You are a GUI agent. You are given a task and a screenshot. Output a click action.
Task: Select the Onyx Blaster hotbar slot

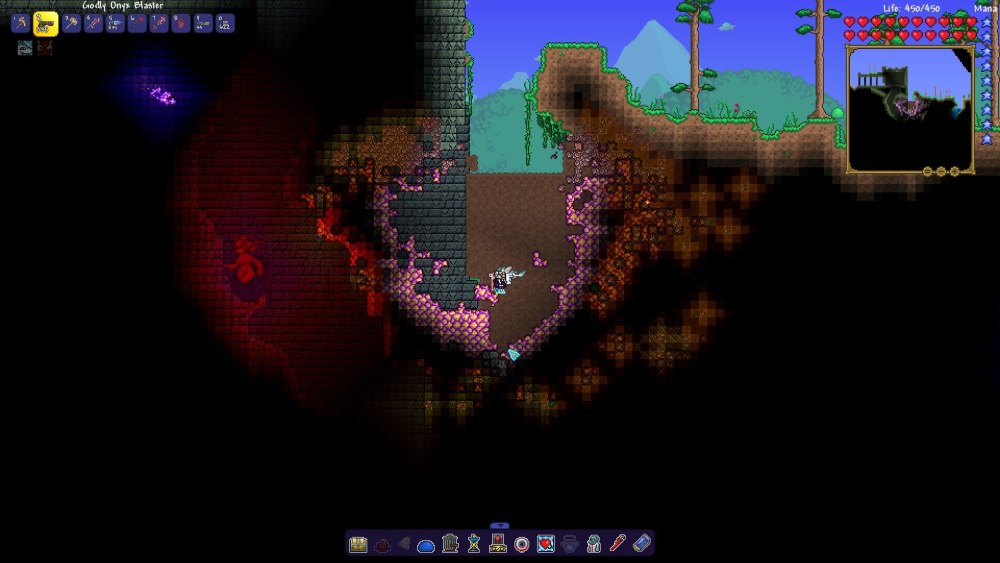point(45,23)
